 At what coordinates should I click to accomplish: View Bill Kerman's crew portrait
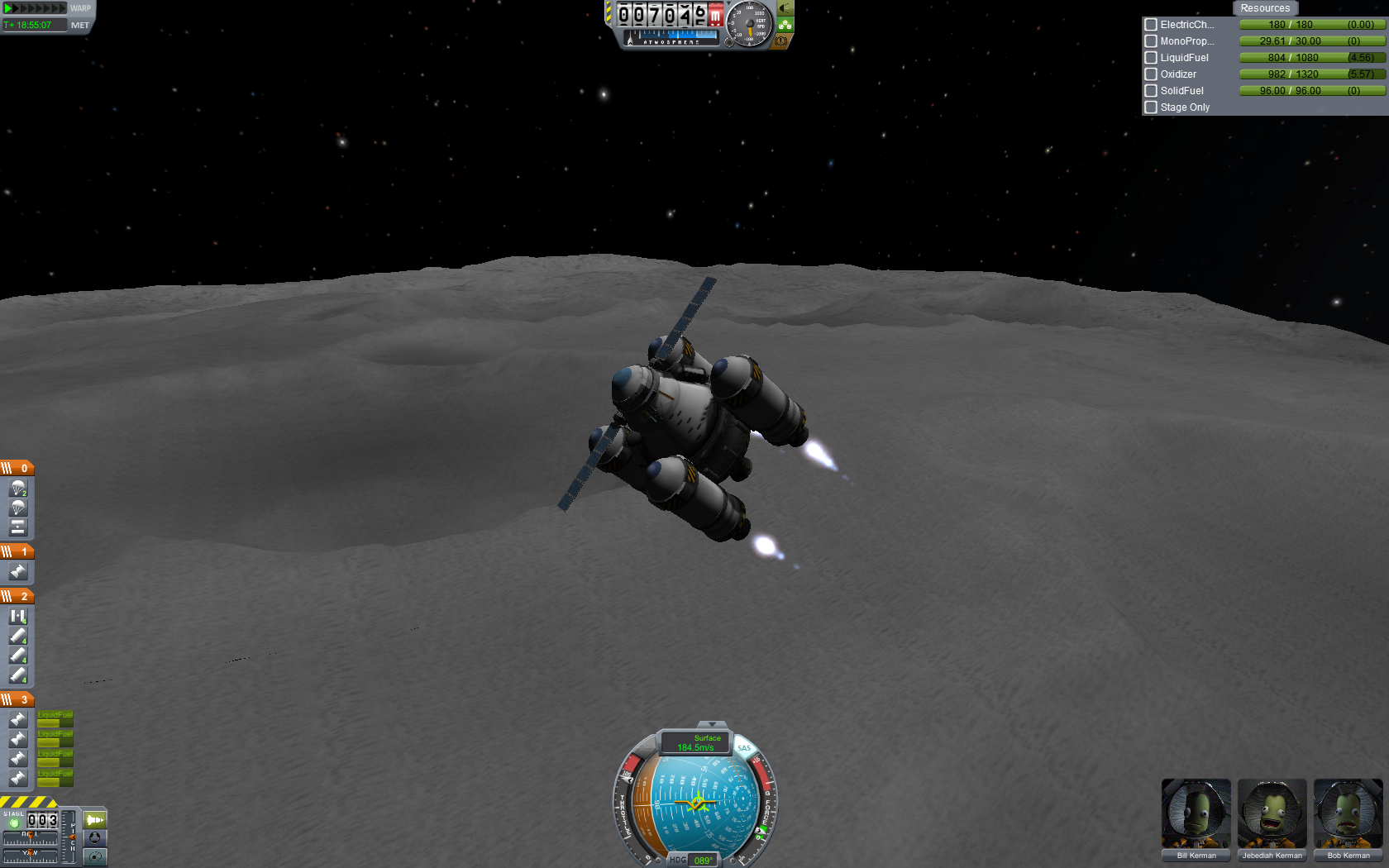tap(1196, 814)
